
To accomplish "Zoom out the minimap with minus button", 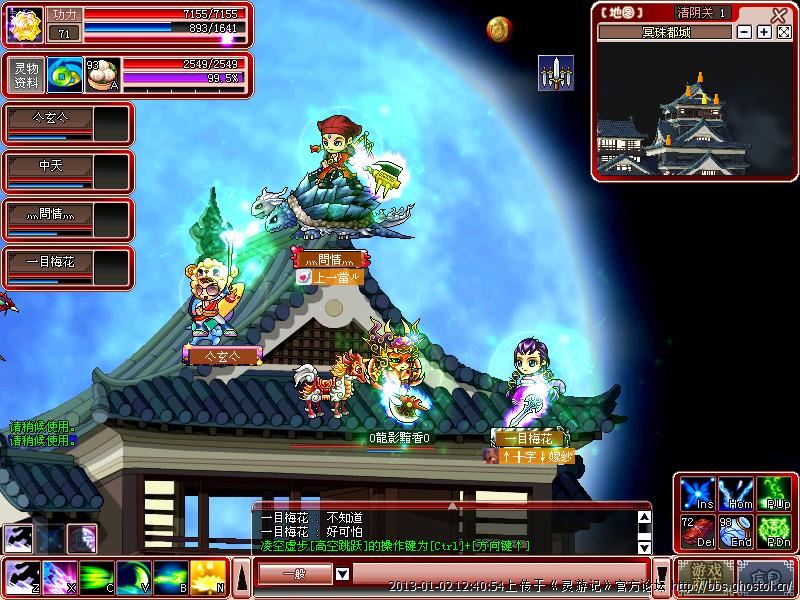I will pos(744,32).
